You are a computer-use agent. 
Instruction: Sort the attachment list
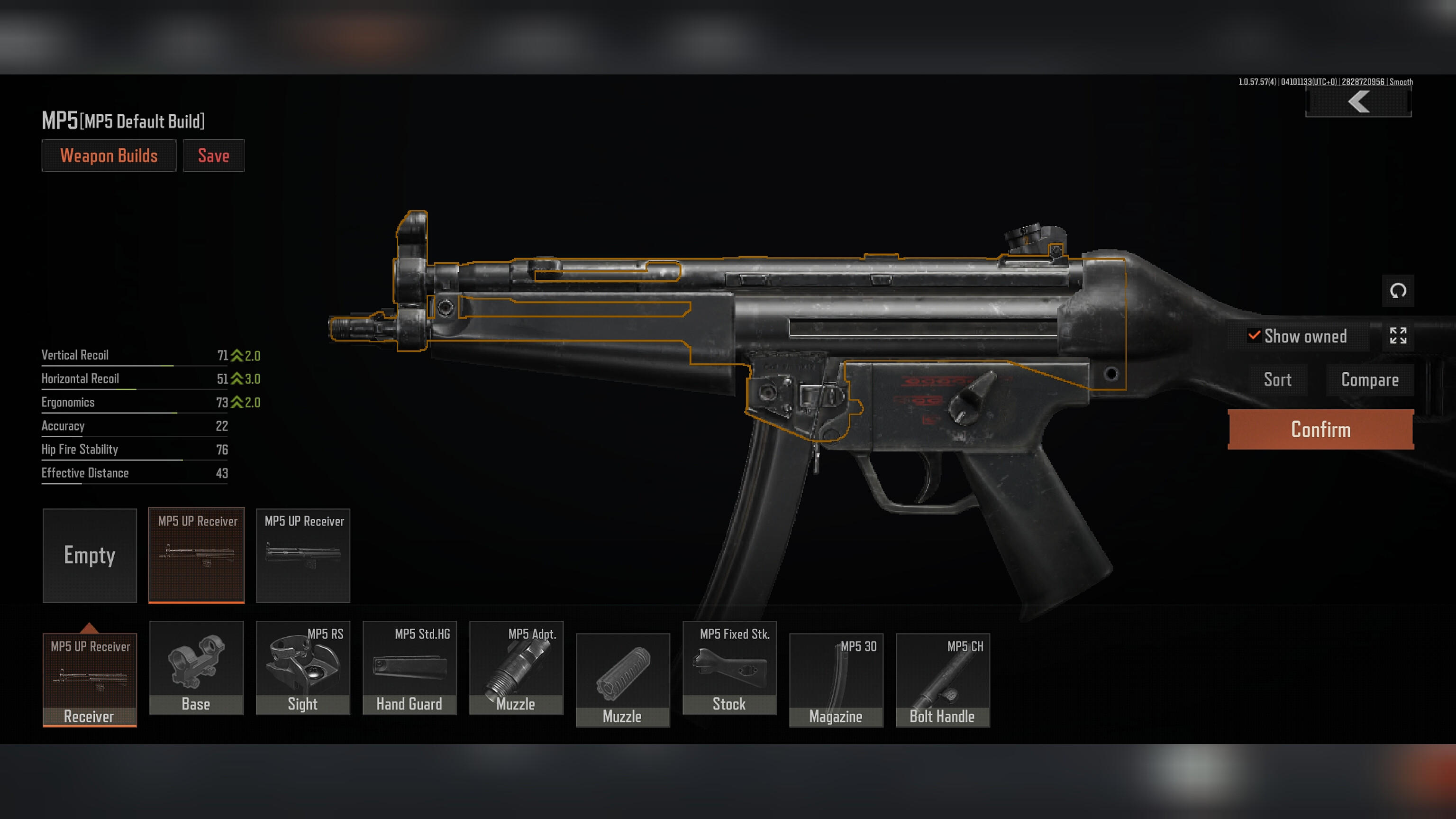1277,379
